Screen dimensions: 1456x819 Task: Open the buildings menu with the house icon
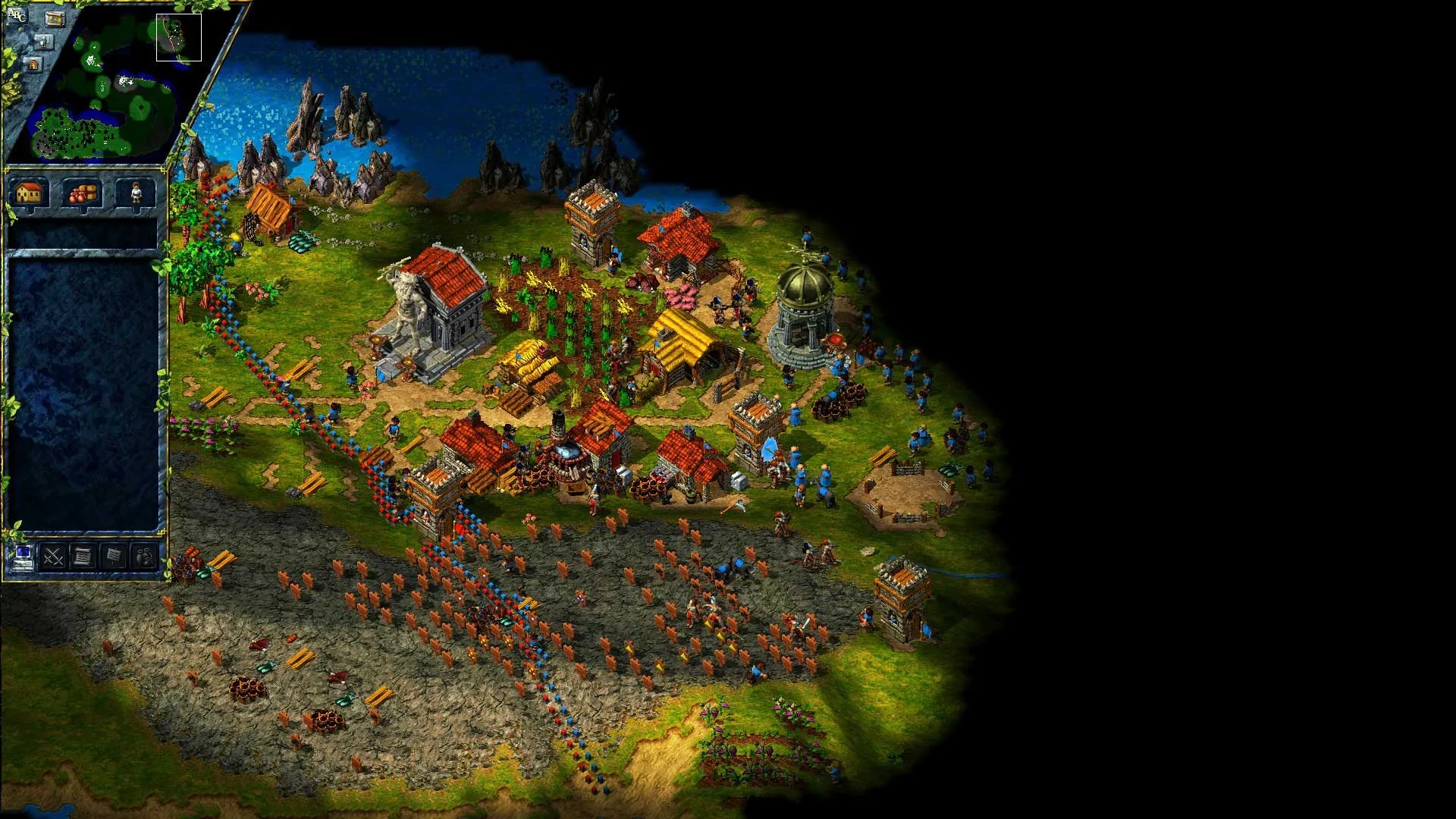pos(29,193)
